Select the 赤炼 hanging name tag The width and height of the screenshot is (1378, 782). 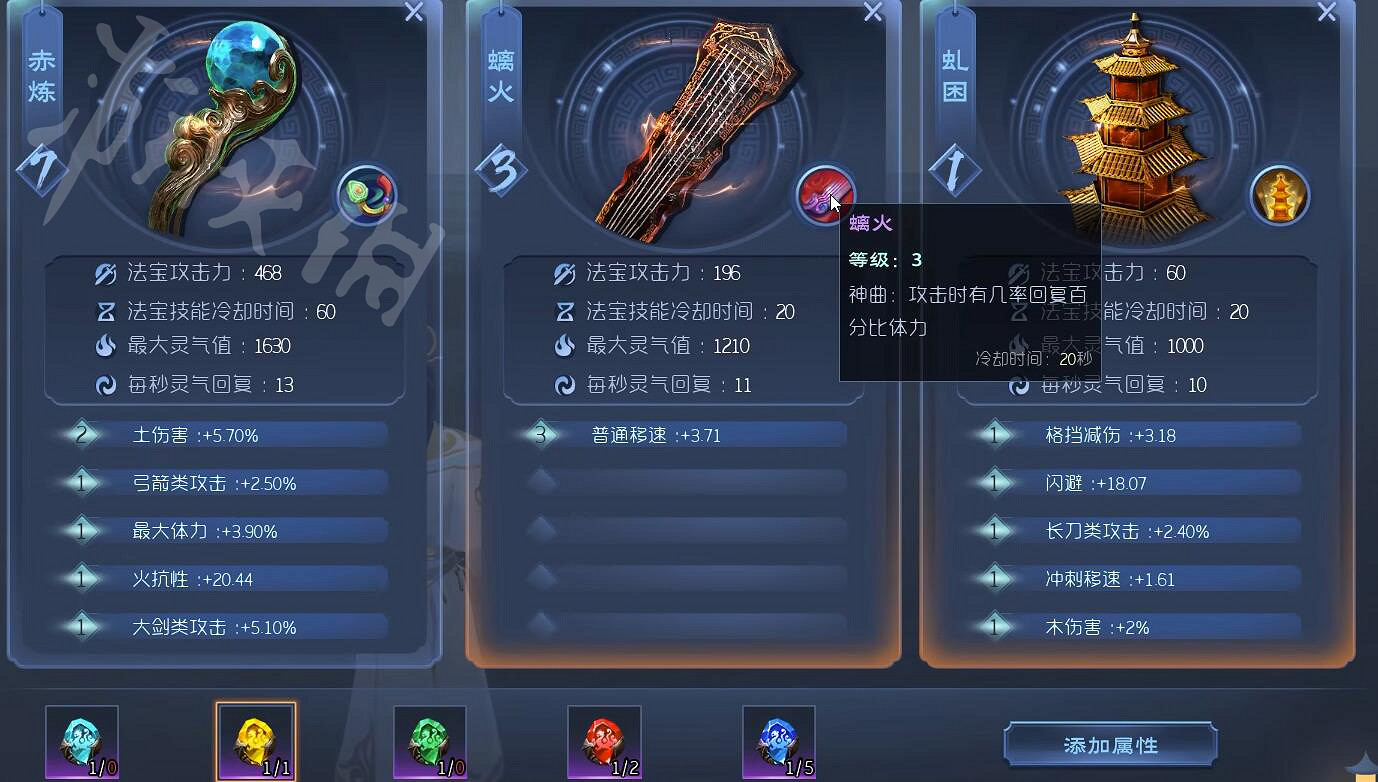42,70
